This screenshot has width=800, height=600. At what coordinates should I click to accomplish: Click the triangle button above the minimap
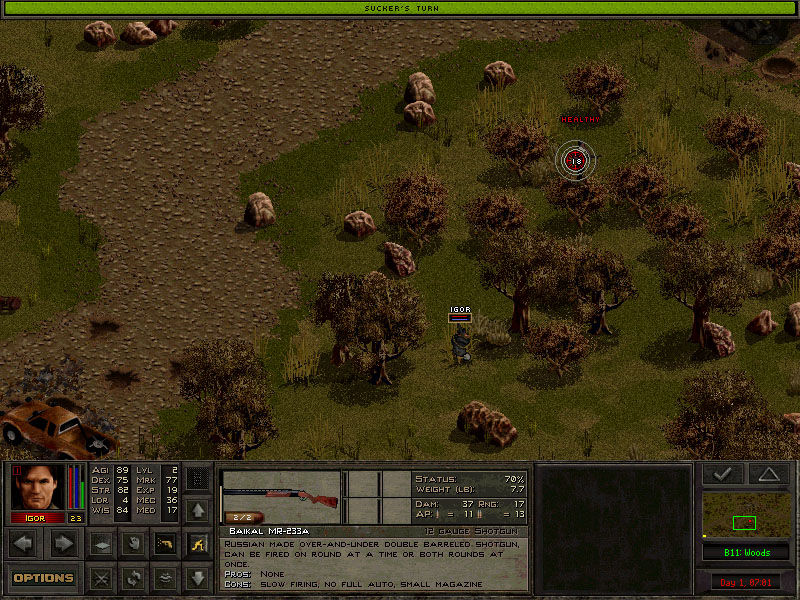pos(767,475)
